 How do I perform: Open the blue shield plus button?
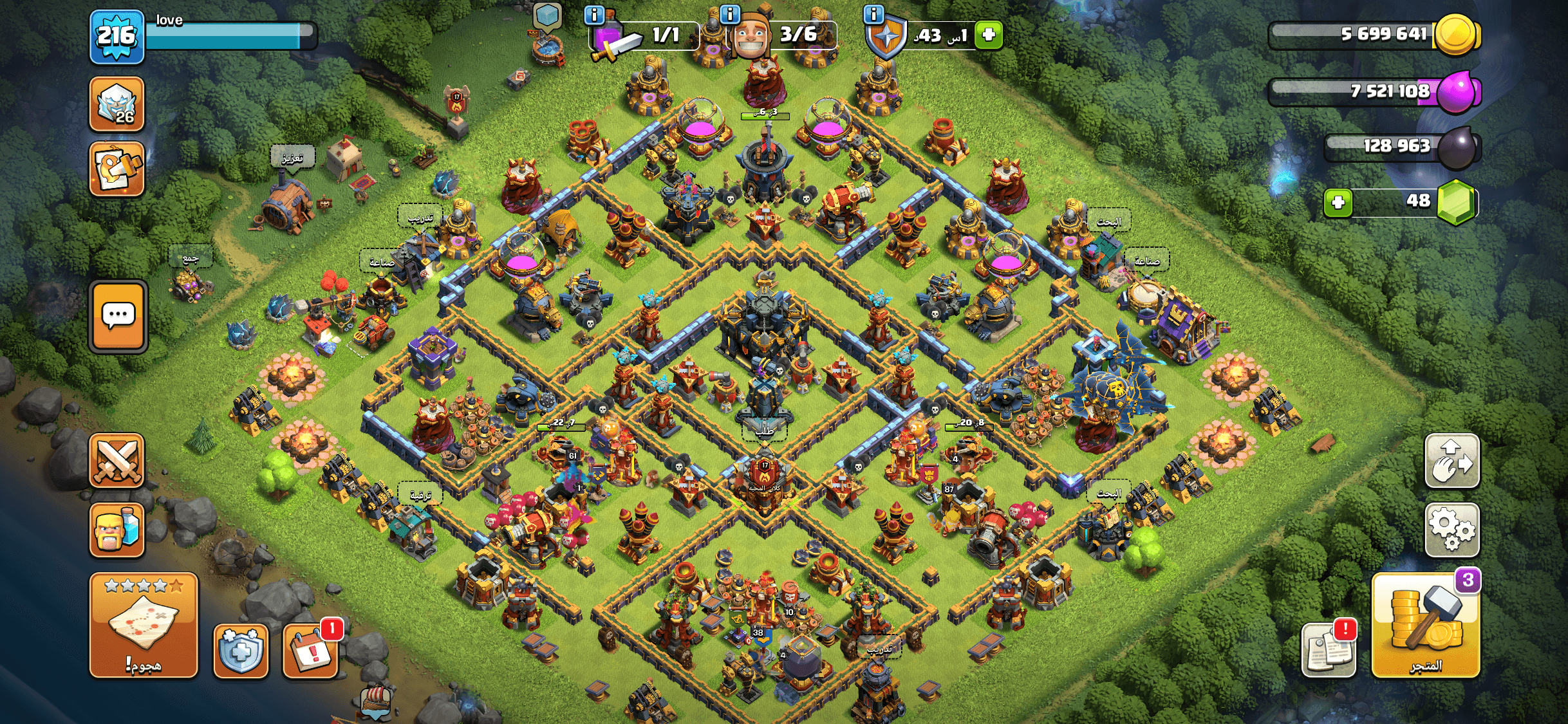[x=240, y=650]
